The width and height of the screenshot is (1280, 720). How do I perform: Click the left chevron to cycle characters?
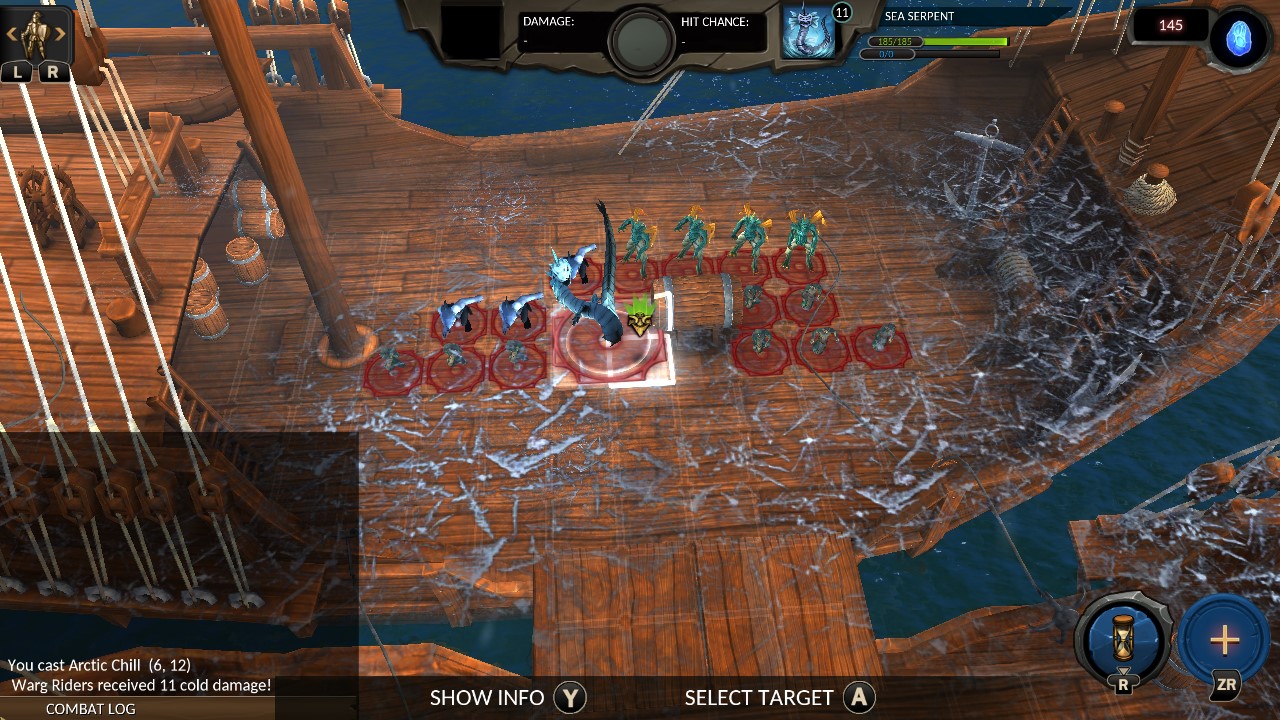coord(11,33)
